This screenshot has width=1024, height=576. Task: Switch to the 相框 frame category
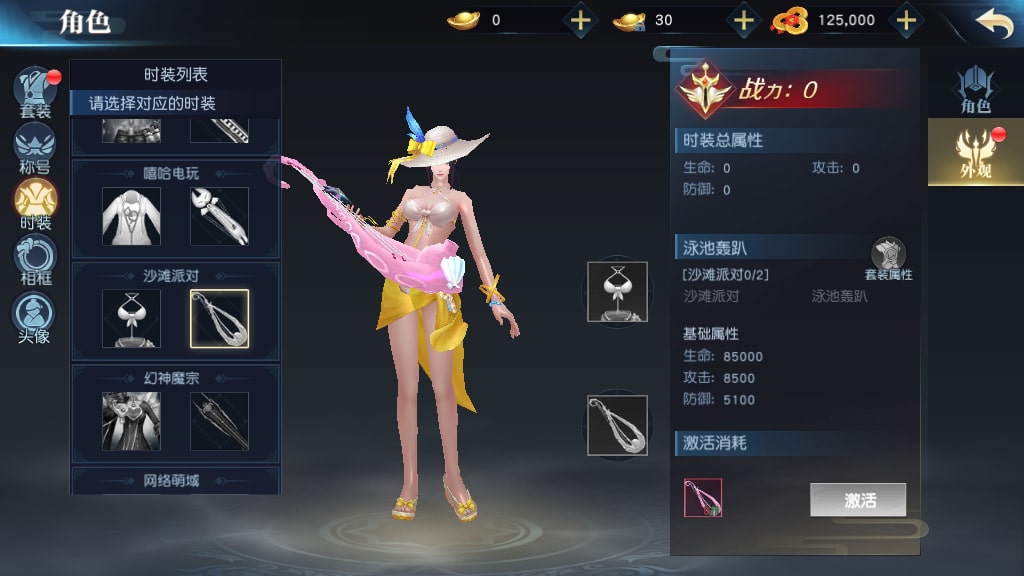pyautogui.click(x=35, y=258)
